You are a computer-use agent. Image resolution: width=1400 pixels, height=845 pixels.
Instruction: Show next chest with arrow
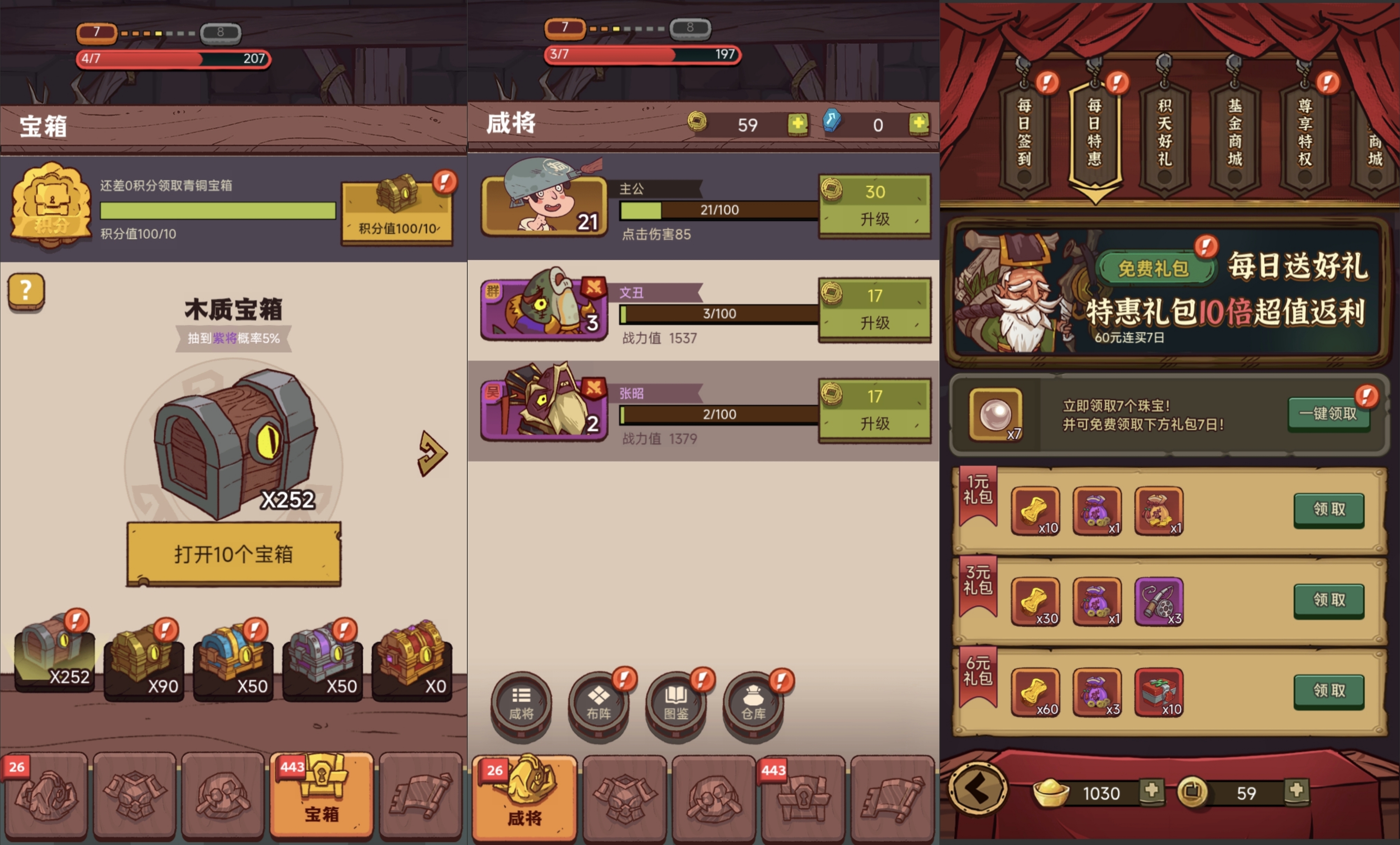tap(432, 454)
